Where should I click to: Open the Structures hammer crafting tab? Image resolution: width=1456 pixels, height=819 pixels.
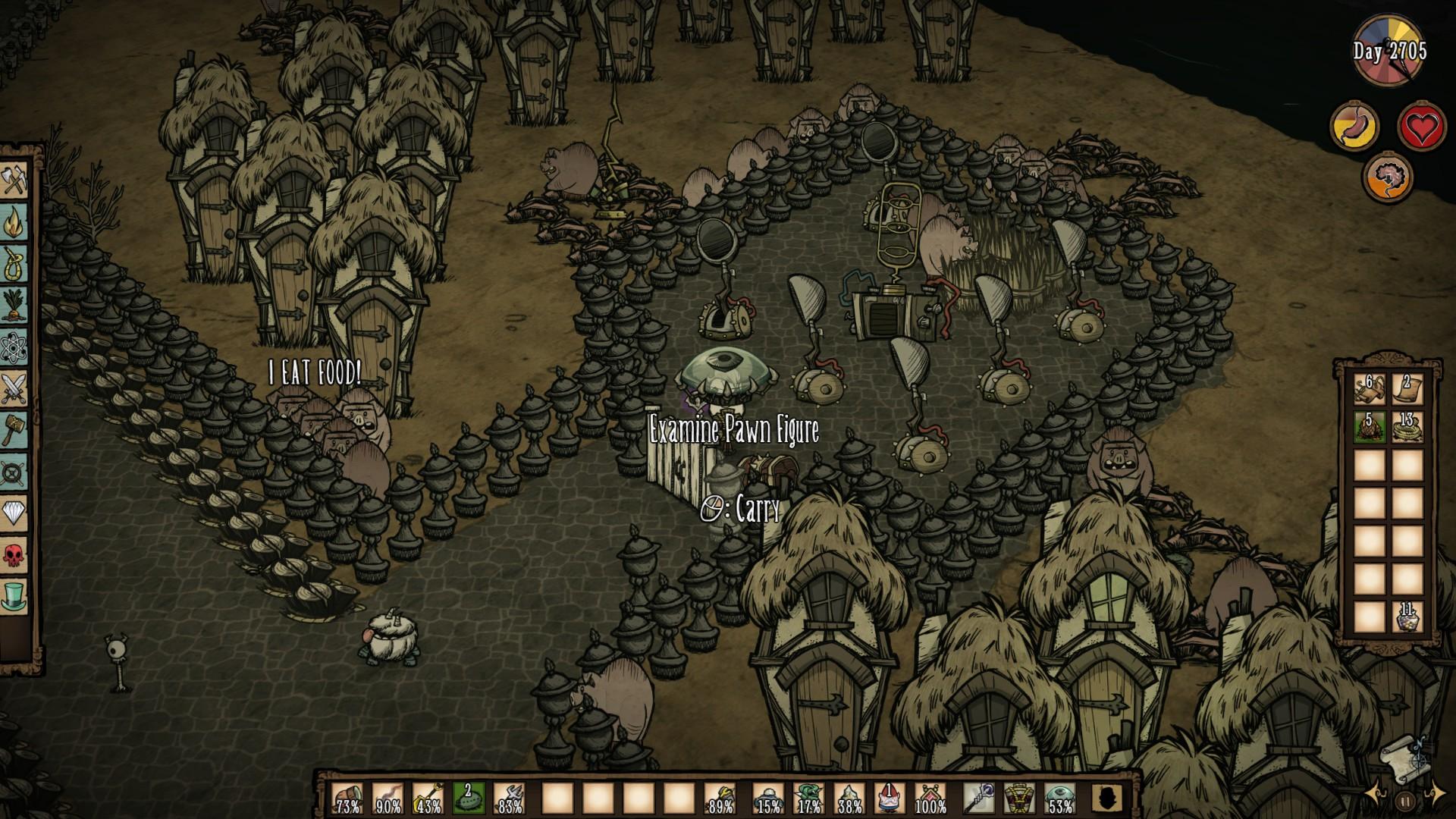pyautogui.click(x=14, y=430)
